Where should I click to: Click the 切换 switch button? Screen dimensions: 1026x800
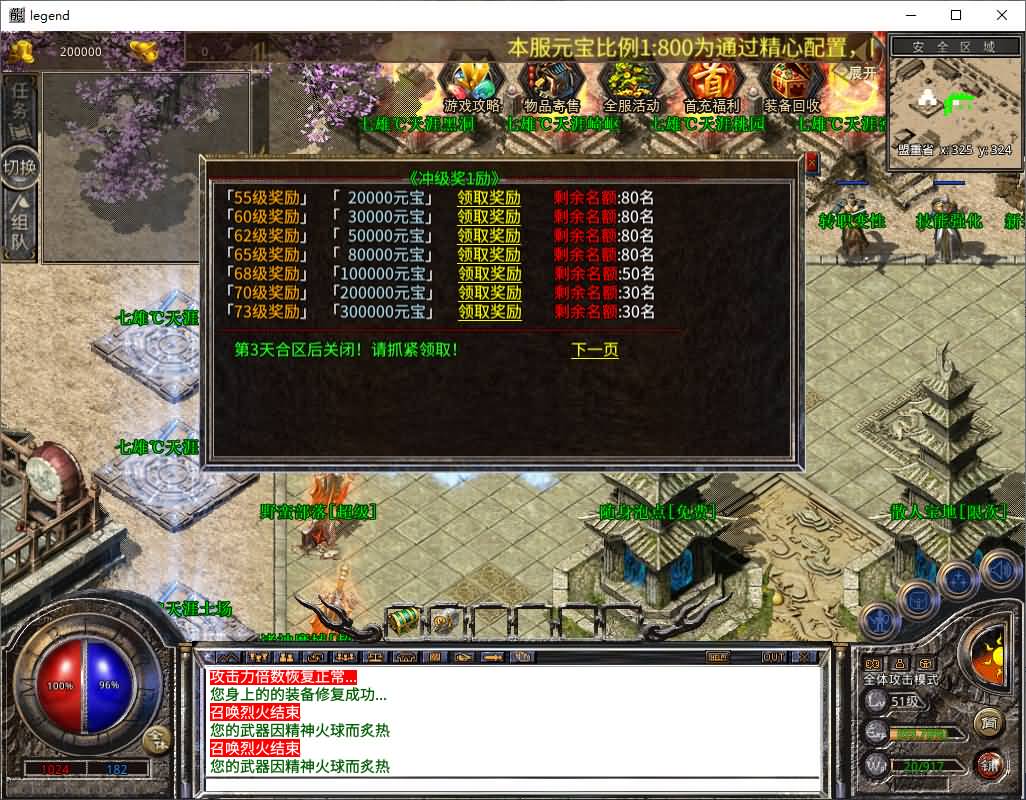coord(20,167)
